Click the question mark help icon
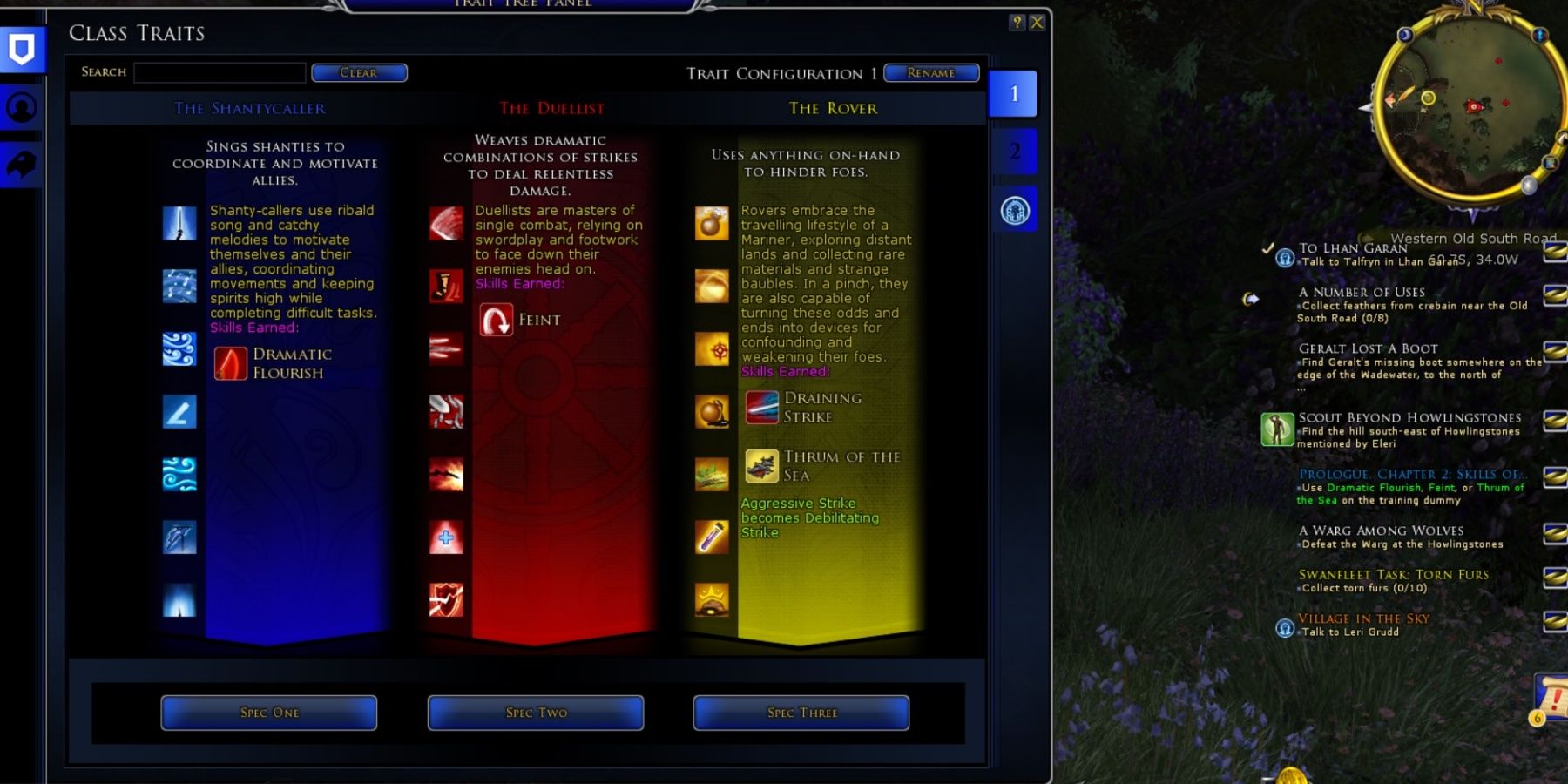1568x784 pixels. click(1016, 23)
